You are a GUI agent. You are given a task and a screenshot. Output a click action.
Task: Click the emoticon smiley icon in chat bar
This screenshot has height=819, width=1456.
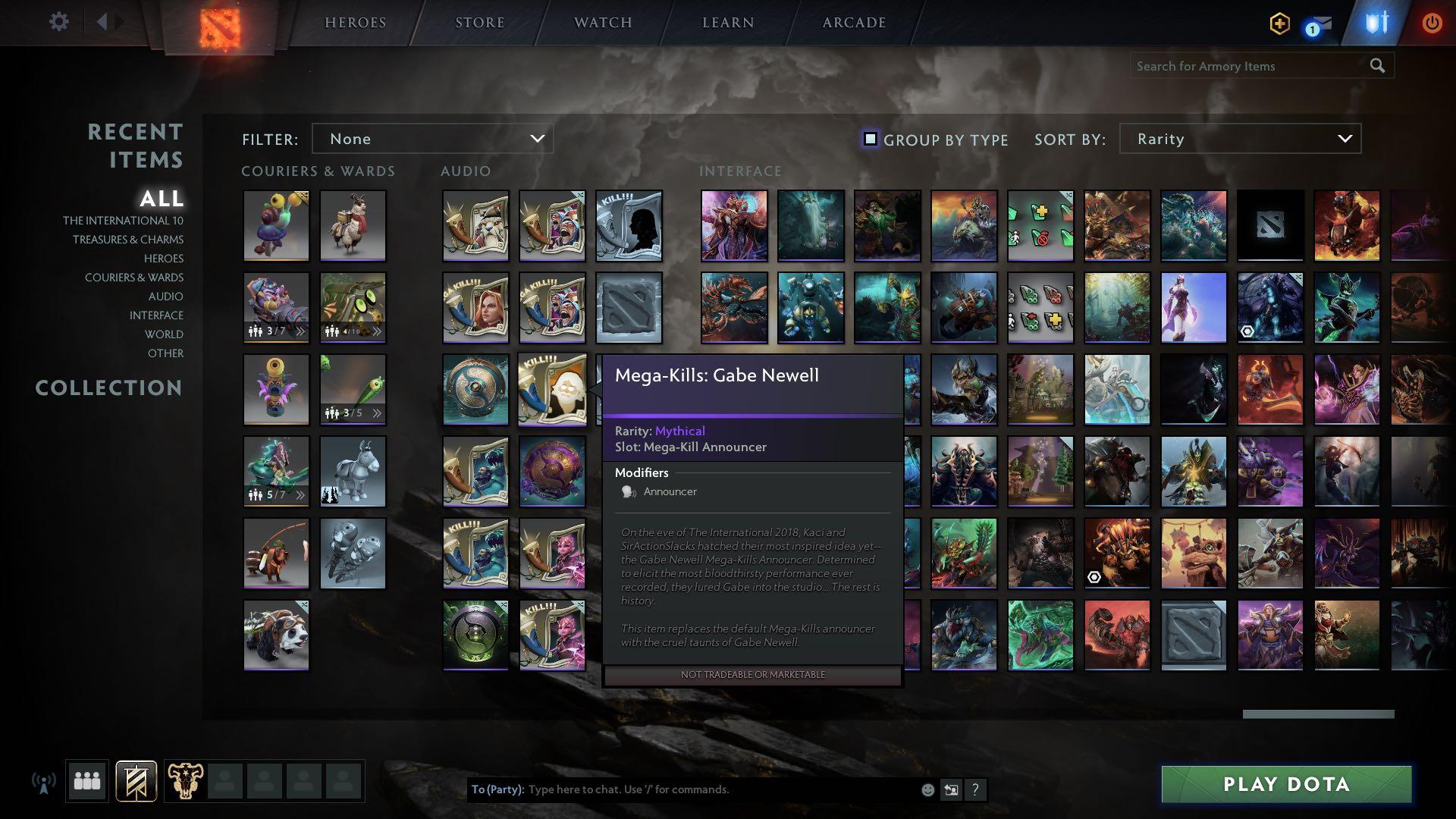pyautogui.click(x=927, y=789)
